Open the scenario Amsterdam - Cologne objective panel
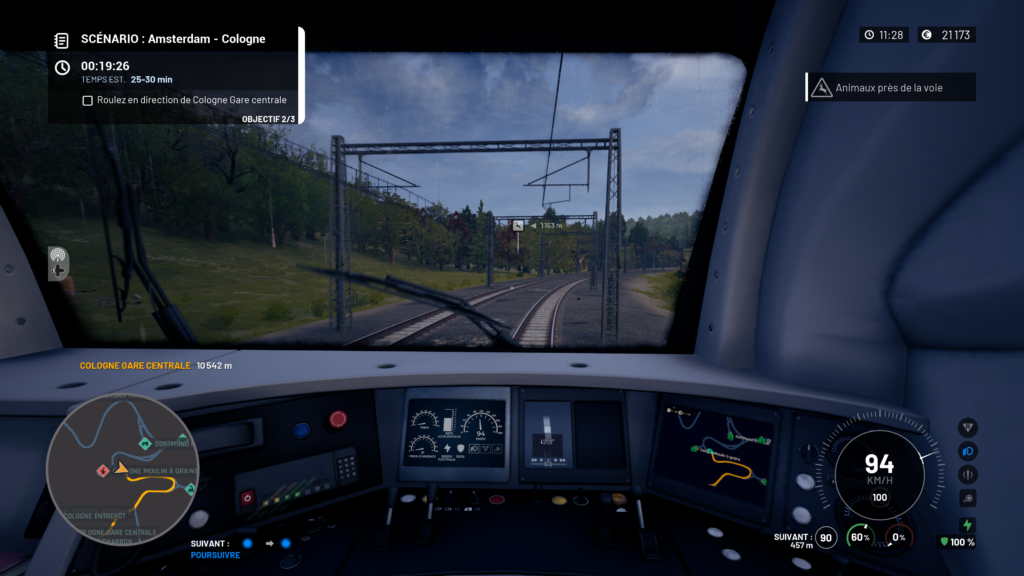Screen dimensions: 1024x576 tap(173, 39)
